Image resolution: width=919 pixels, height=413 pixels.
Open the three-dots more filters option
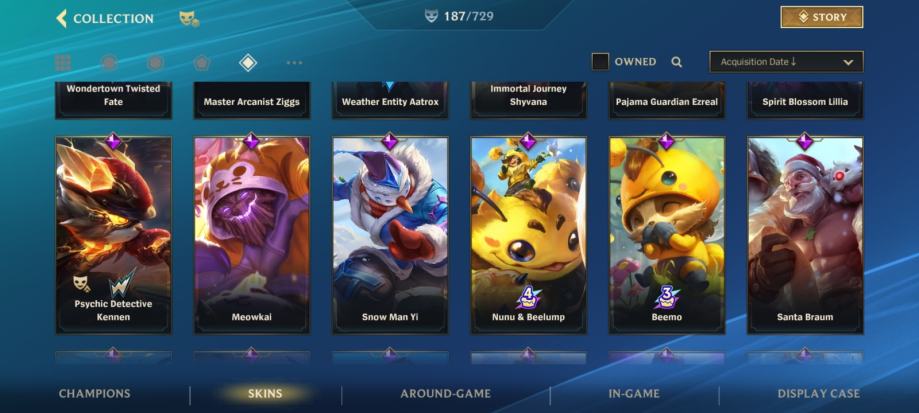294,63
